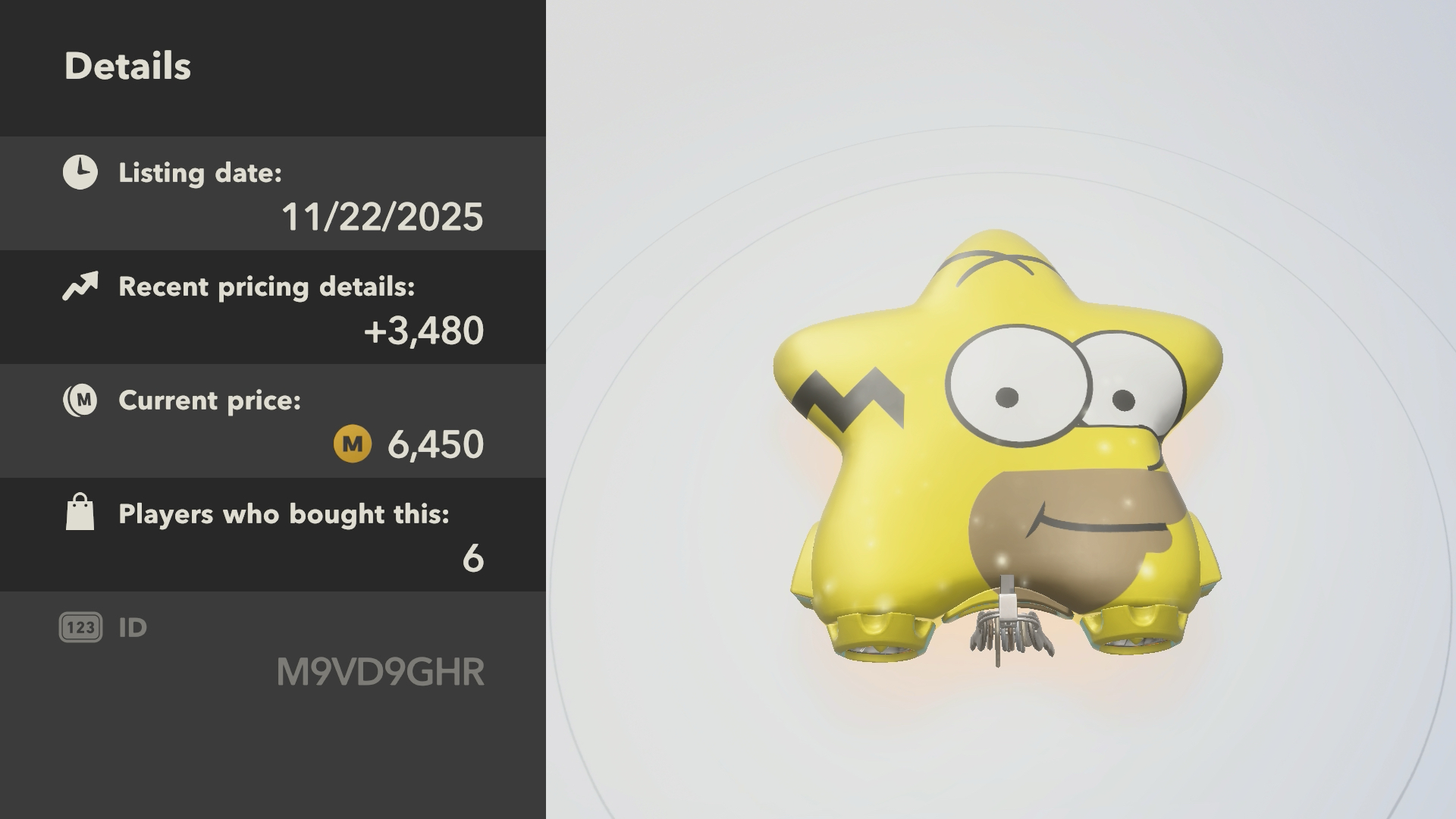Open the Recent pricing details row
Screen dimensions: 1456x819
click(x=273, y=308)
